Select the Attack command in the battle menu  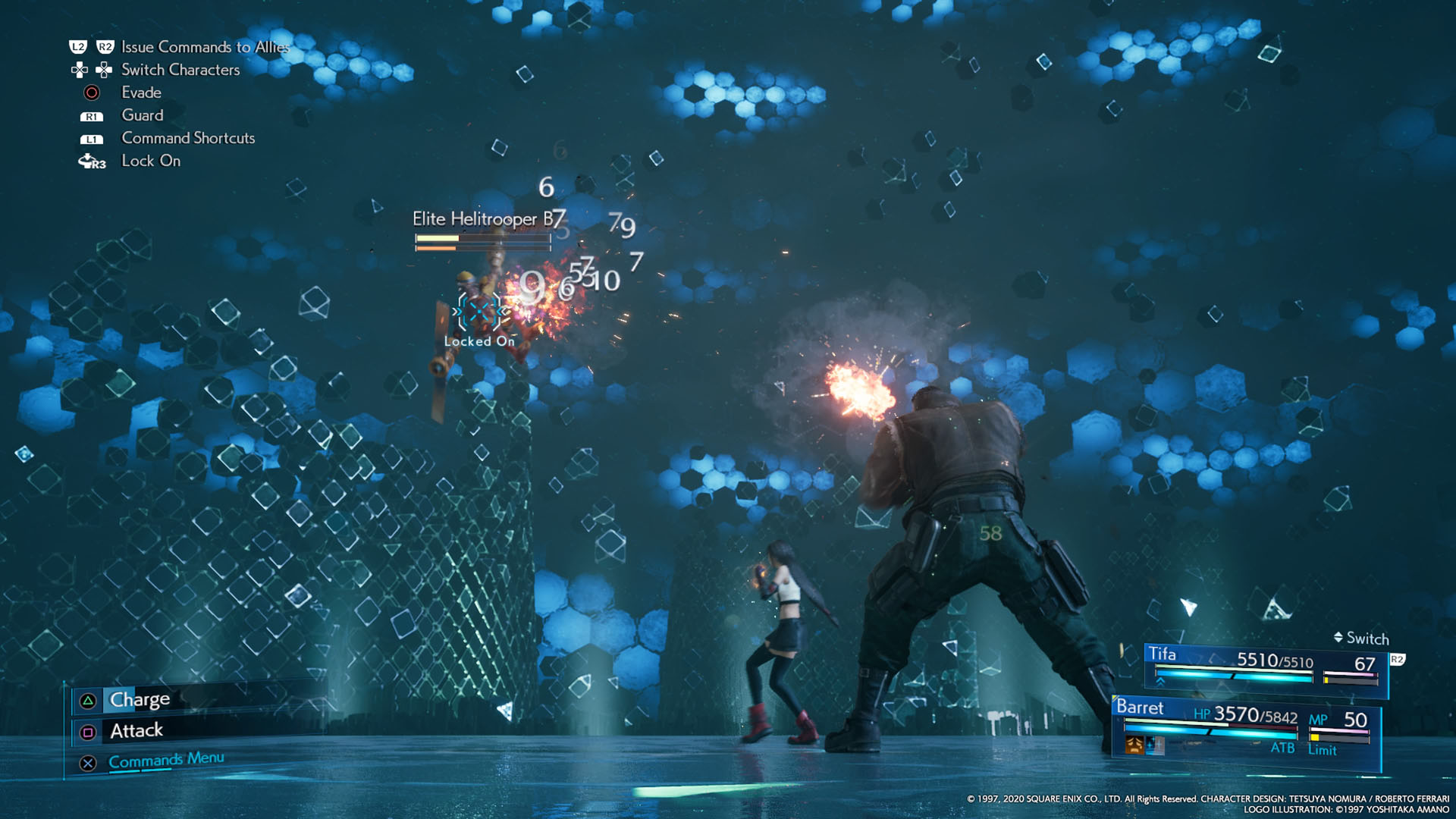point(137,730)
